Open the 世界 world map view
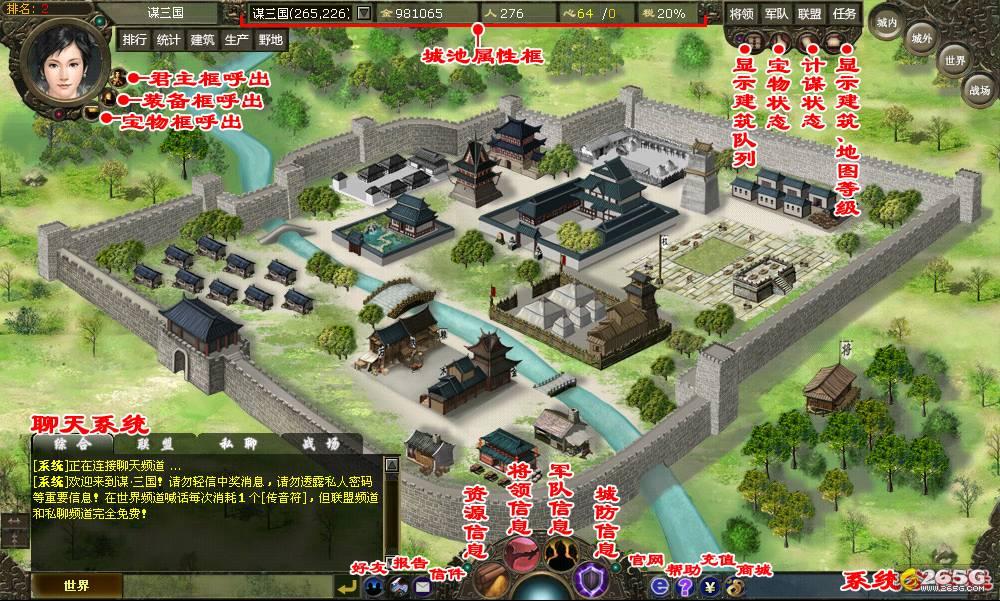1000x601 pixels. 955,60
